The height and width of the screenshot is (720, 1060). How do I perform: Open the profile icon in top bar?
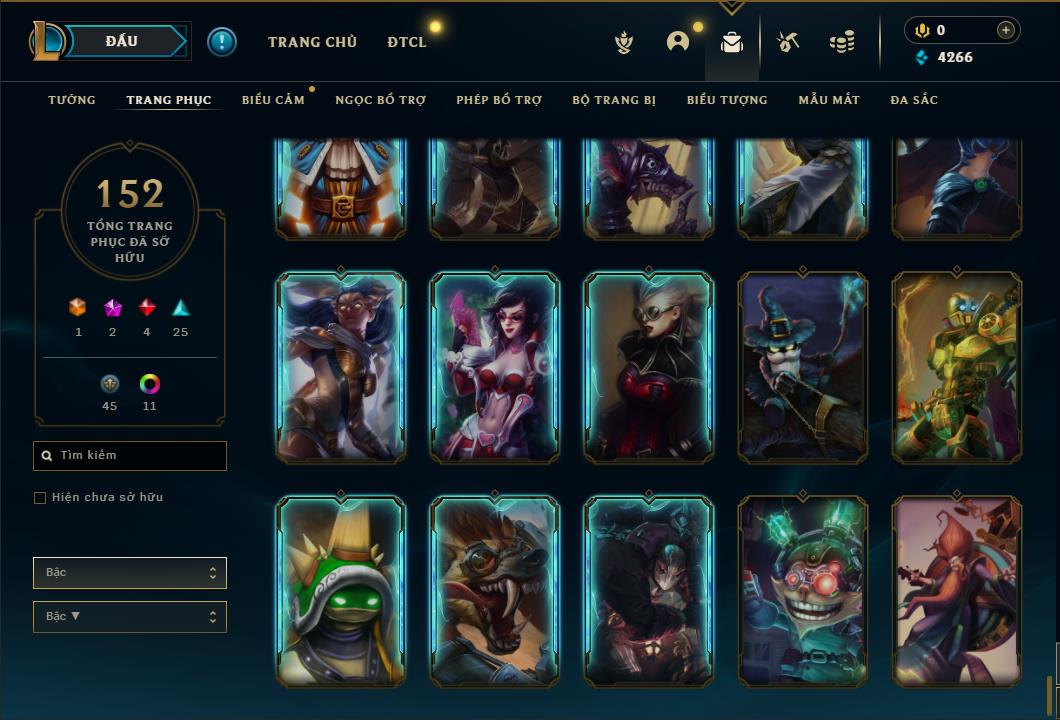click(x=678, y=42)
